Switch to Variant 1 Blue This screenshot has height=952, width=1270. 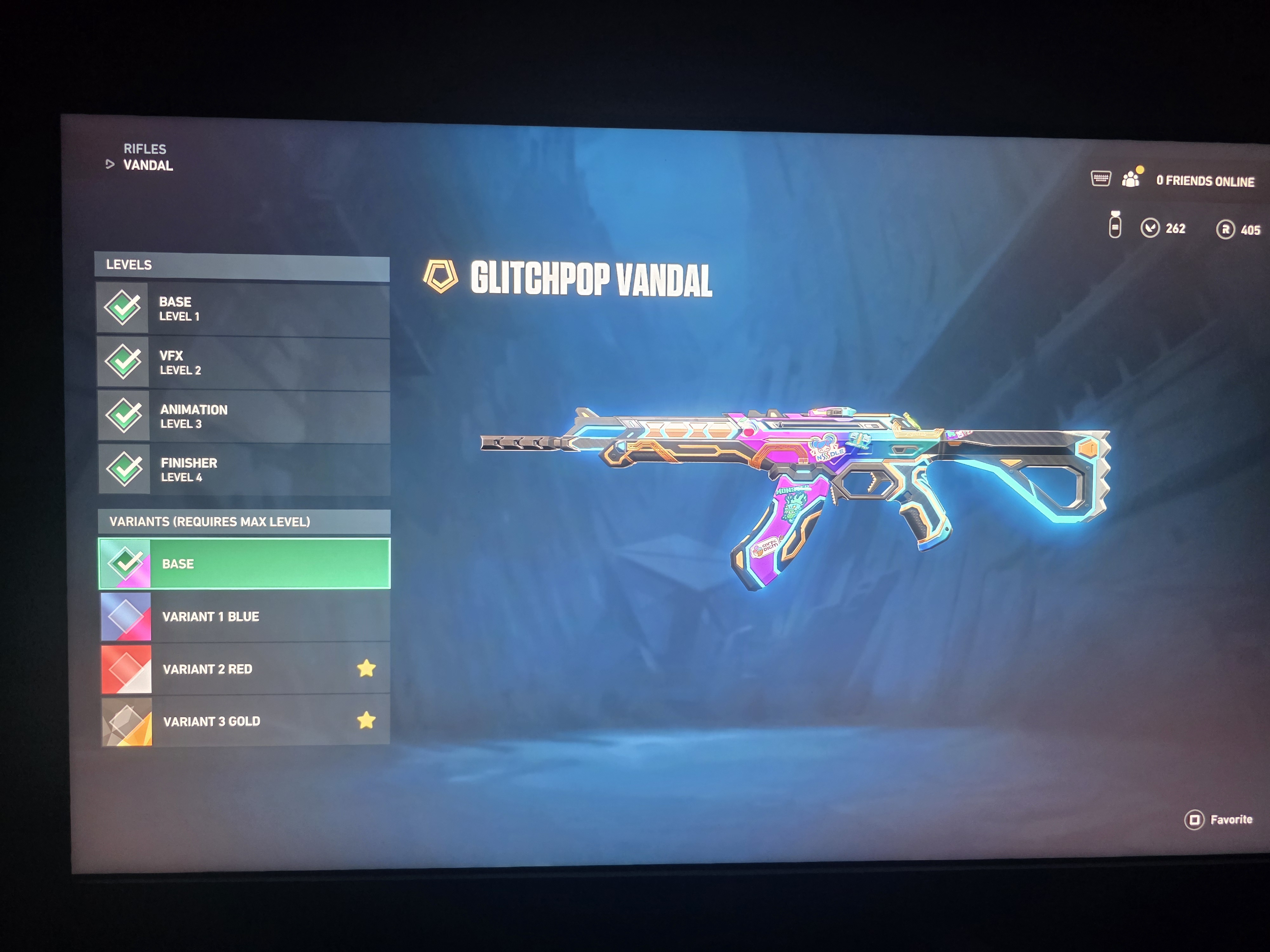pos(244,617)
